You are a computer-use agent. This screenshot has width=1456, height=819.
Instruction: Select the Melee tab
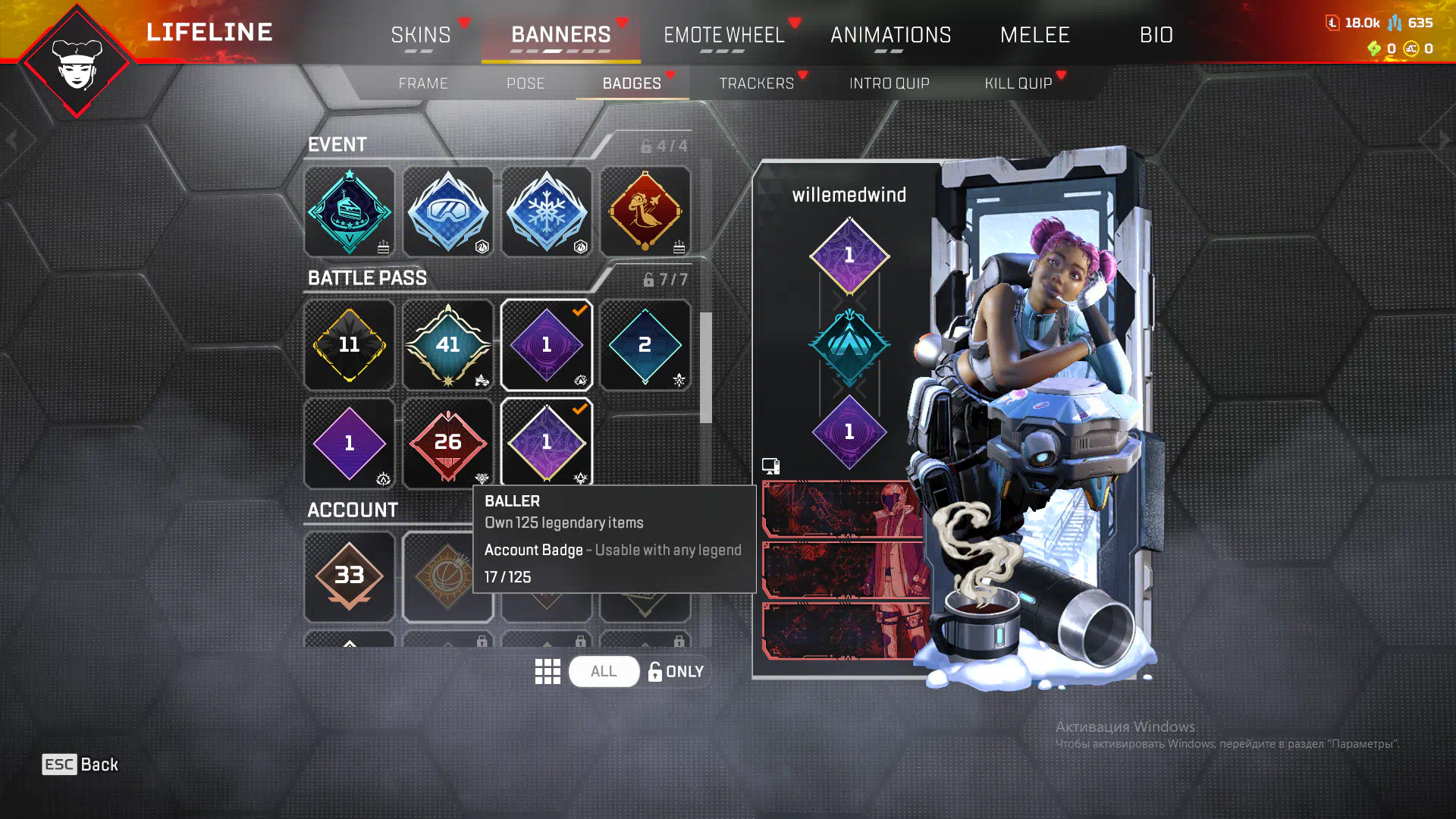[1034, 35]
